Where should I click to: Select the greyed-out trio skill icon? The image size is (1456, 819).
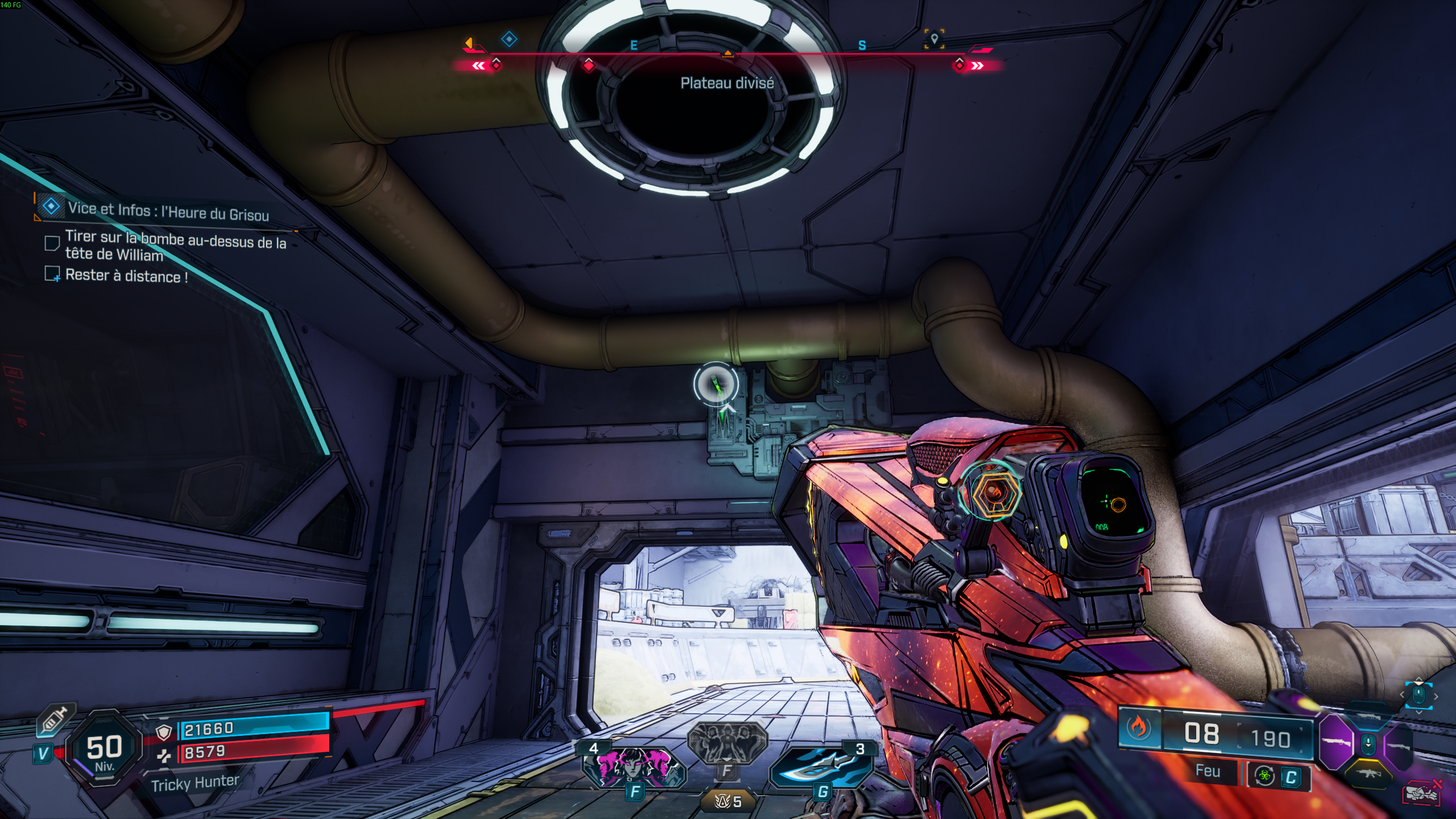tap(727, 742)
